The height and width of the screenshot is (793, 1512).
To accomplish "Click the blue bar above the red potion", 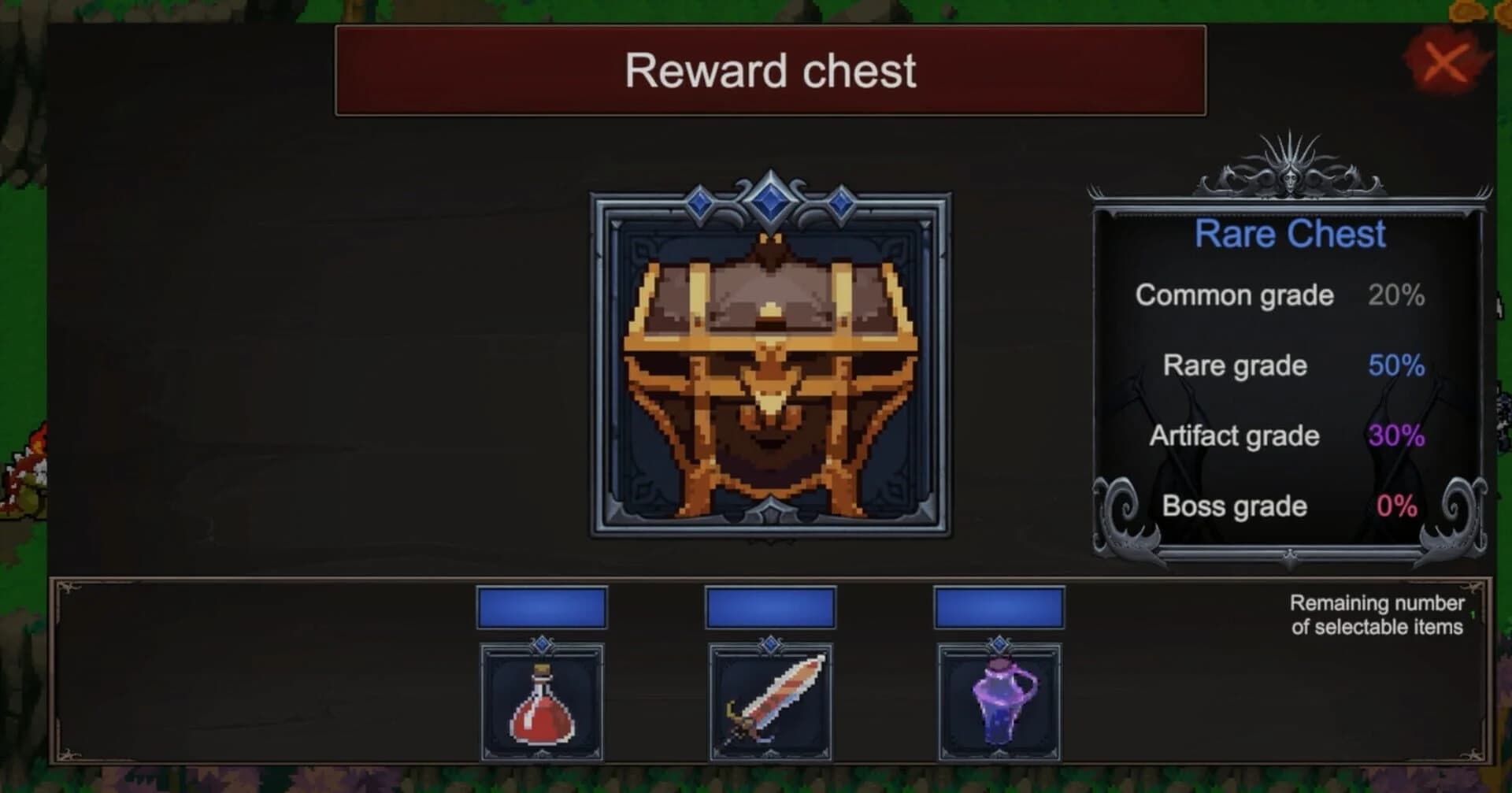I will (x=542, y=606).
